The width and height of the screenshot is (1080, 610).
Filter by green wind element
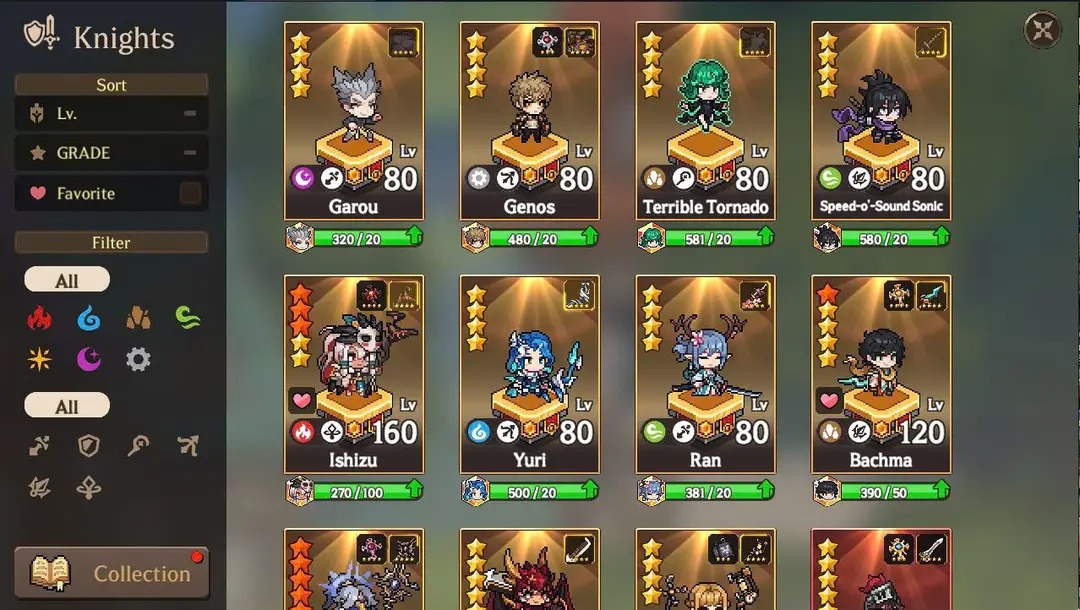[x=187, y=319]
